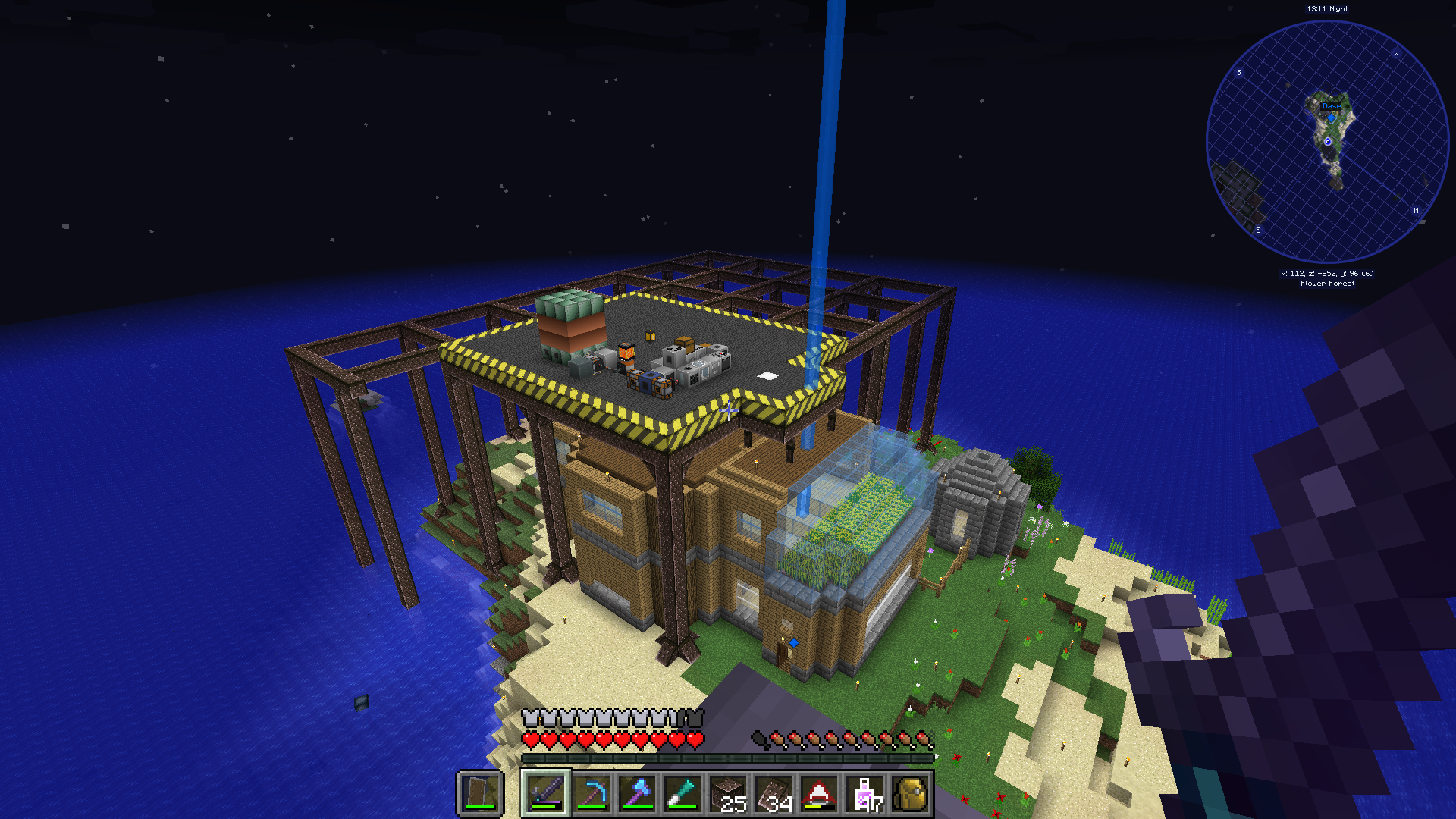Select the golden backpack hotbar slot
The width and height of the screenshot is (1456, 819).
910,794
